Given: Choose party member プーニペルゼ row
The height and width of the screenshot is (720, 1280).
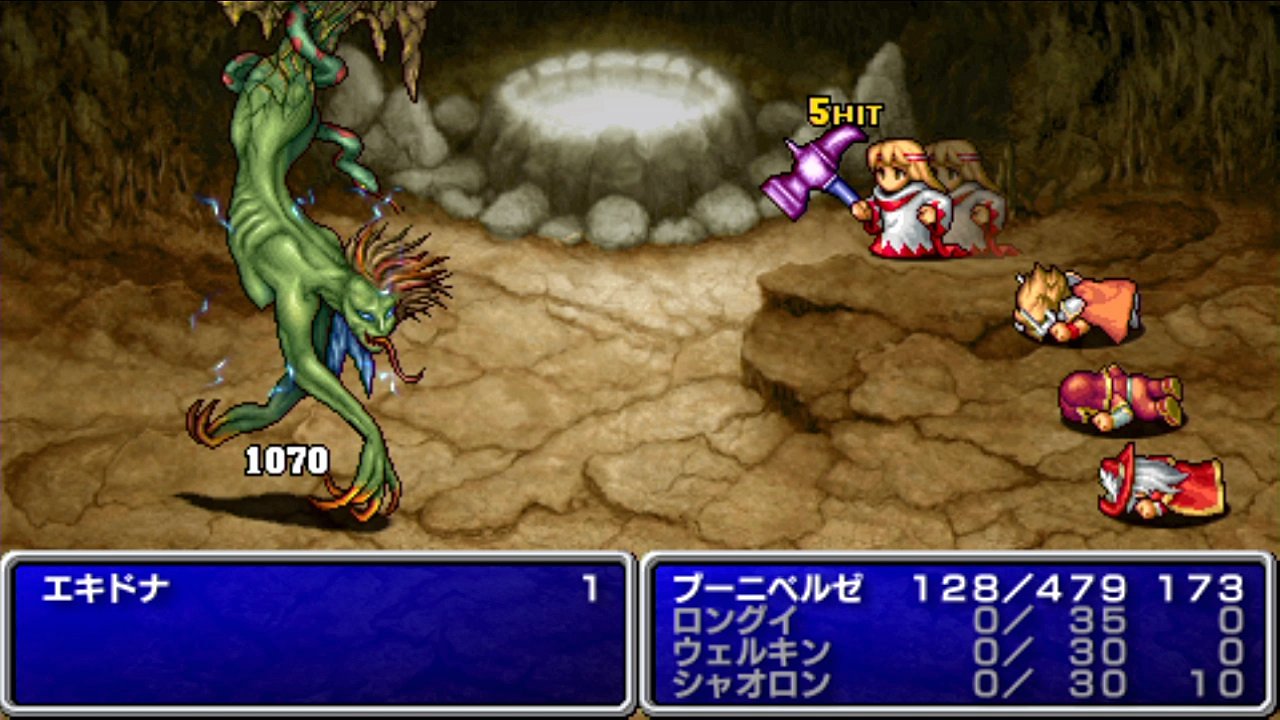Looking at the screenshot, I should 766,589.
